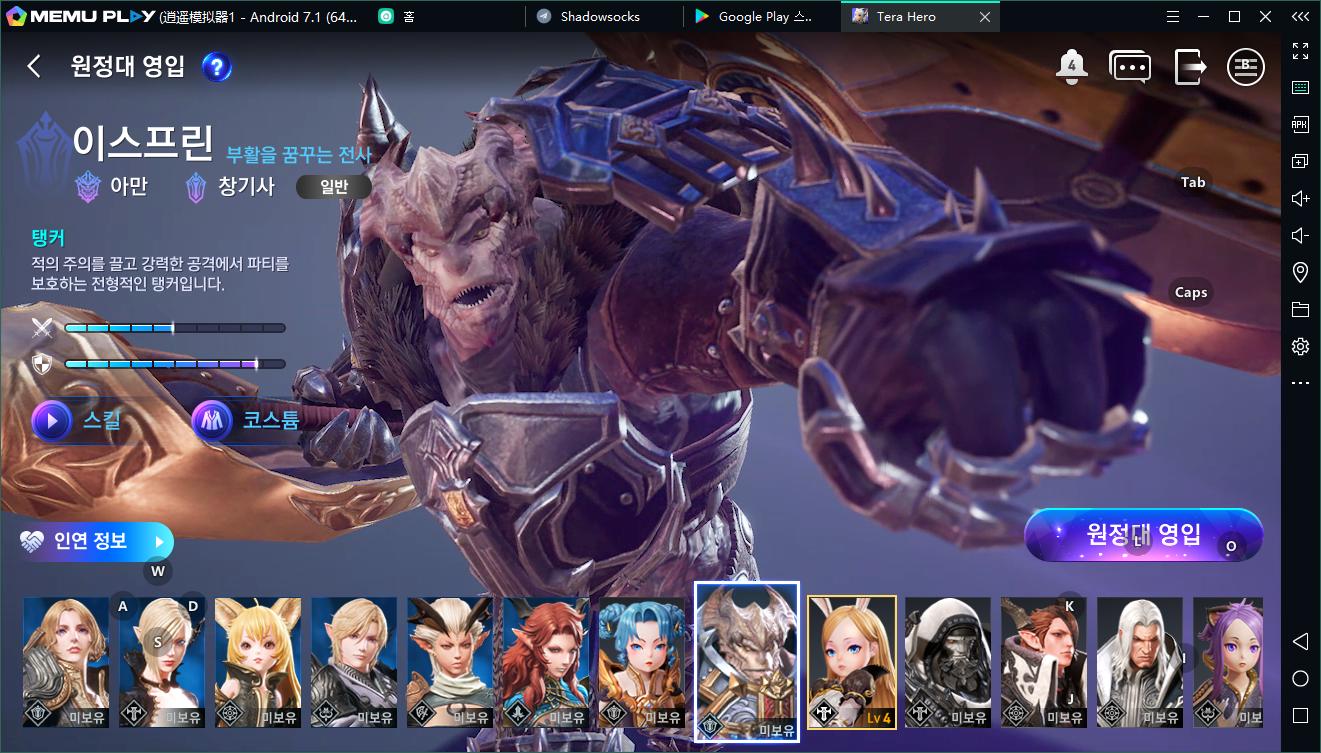Open the blue question mark help
The image size is (1321, 753).
pyautogui.click(x=217, y=67)
